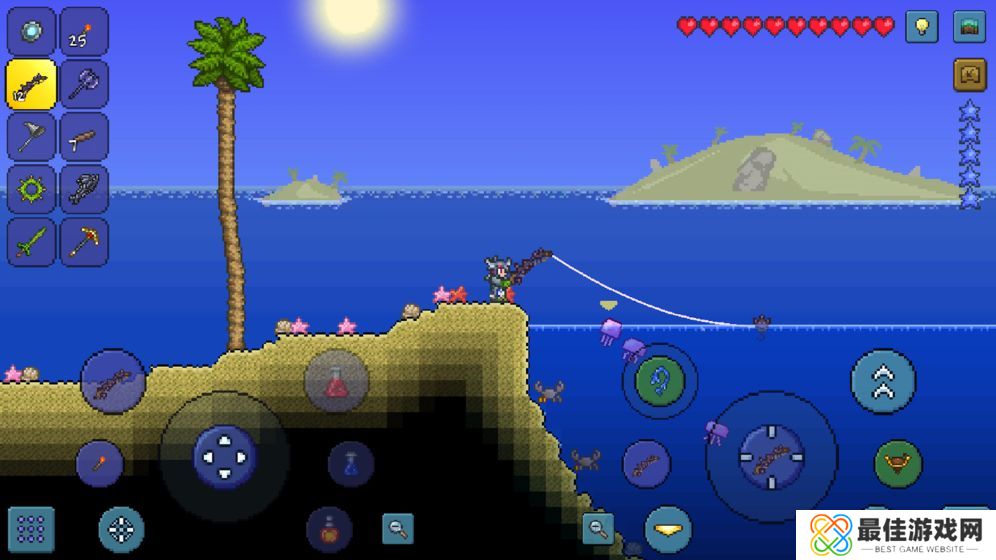
Task: Use the red healing potion quick button
Action: click(337, 381)
